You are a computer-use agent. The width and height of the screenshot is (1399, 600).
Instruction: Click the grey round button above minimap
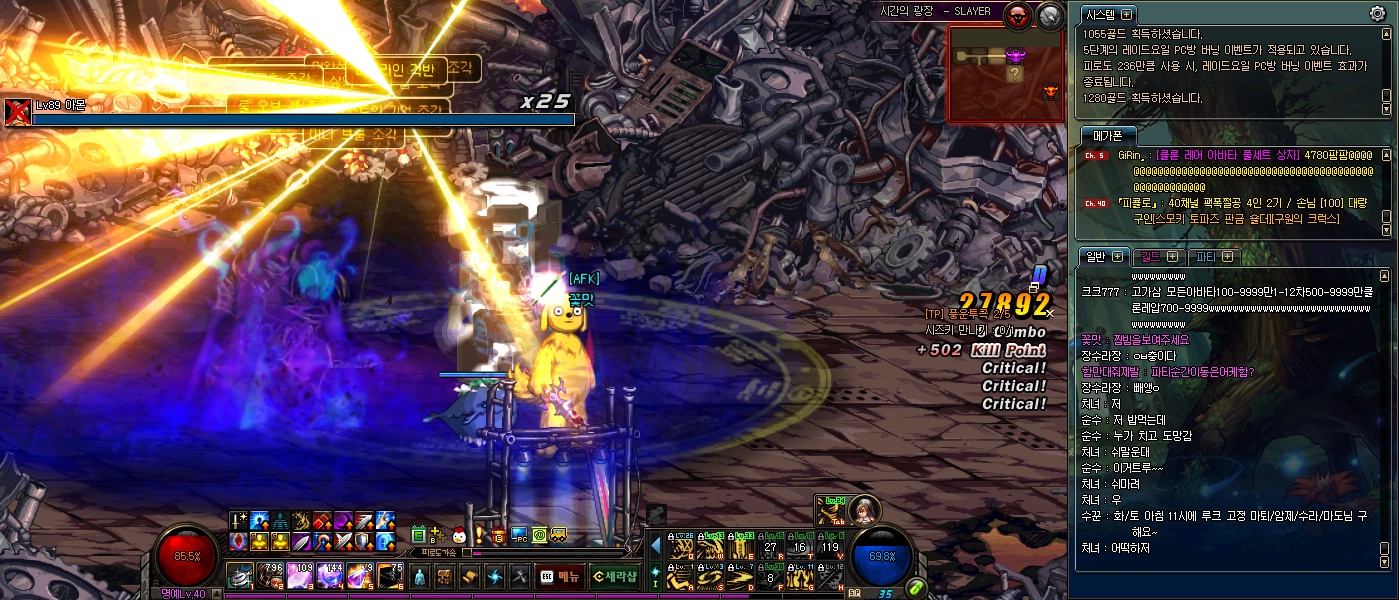point(1049,15)
